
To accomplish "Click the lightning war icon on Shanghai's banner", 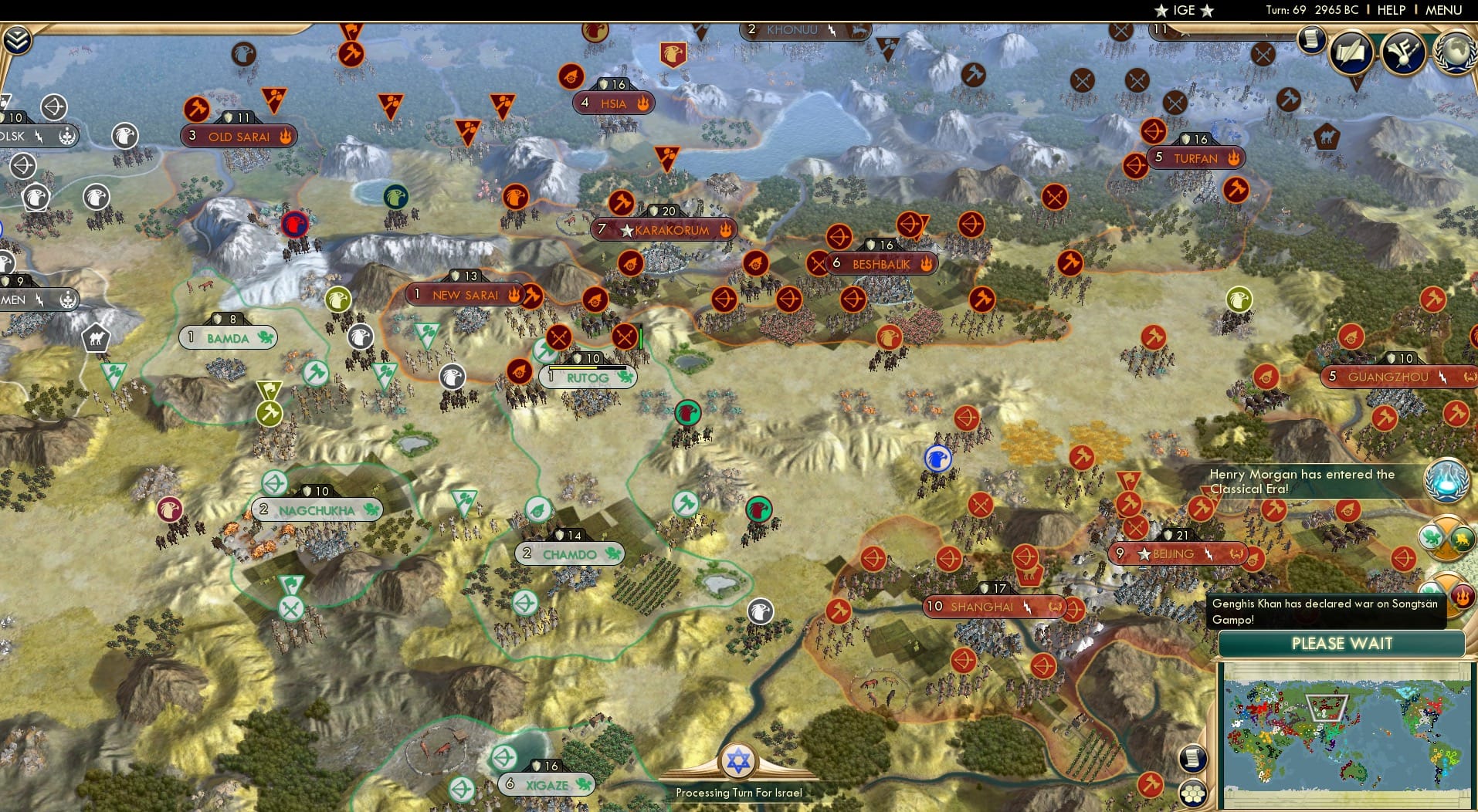I will click(1027, 607).
